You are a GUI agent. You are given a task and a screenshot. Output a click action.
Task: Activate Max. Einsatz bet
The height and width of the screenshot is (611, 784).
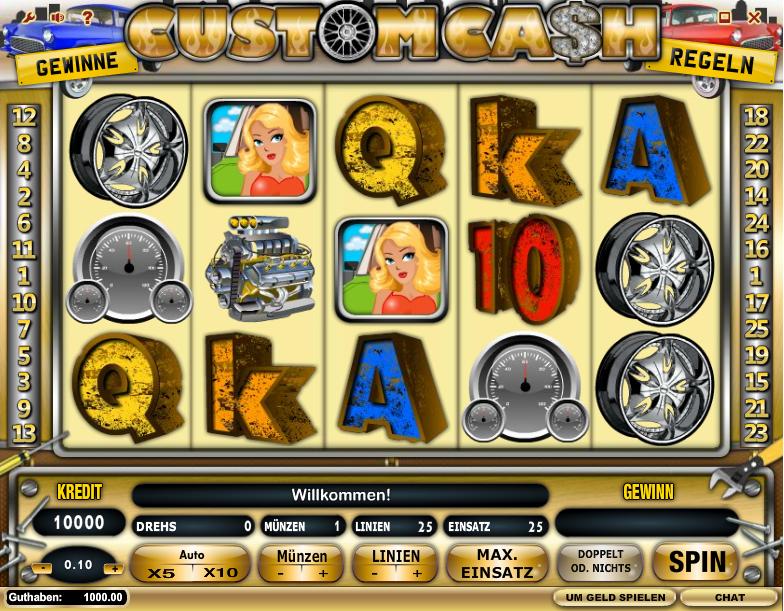tap(496, 563)
